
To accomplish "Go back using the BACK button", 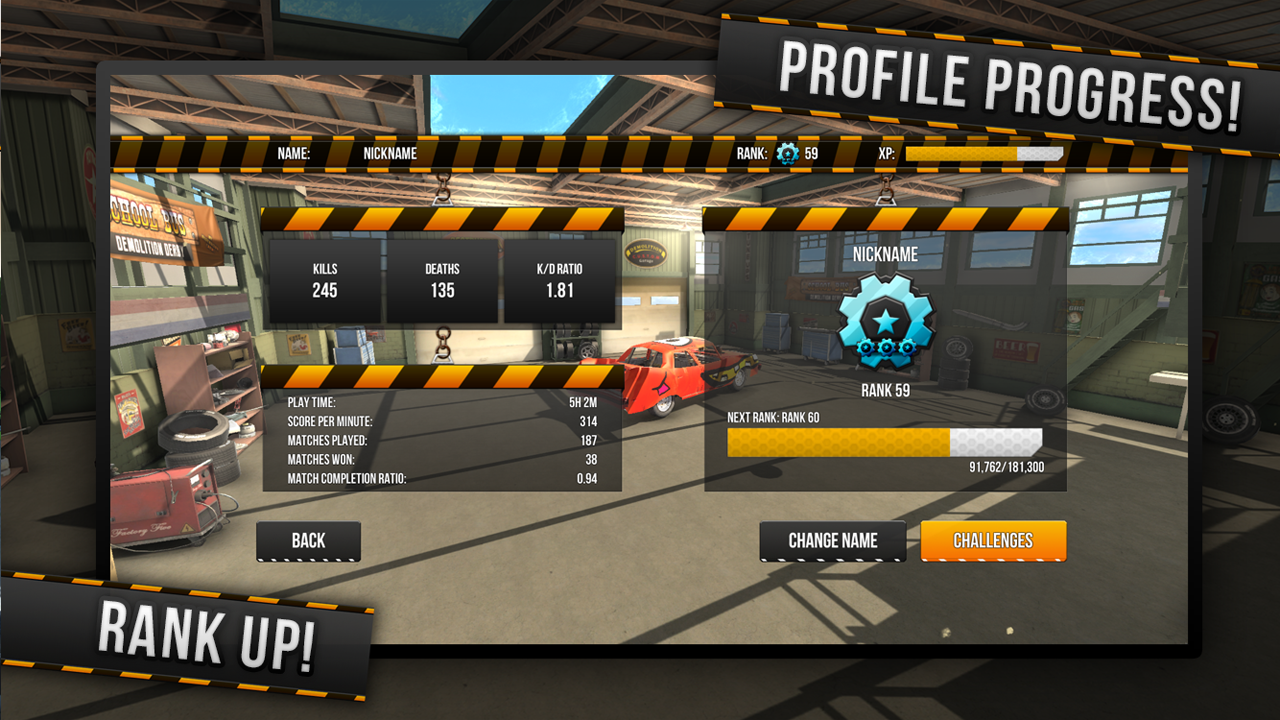I will 307,540.
